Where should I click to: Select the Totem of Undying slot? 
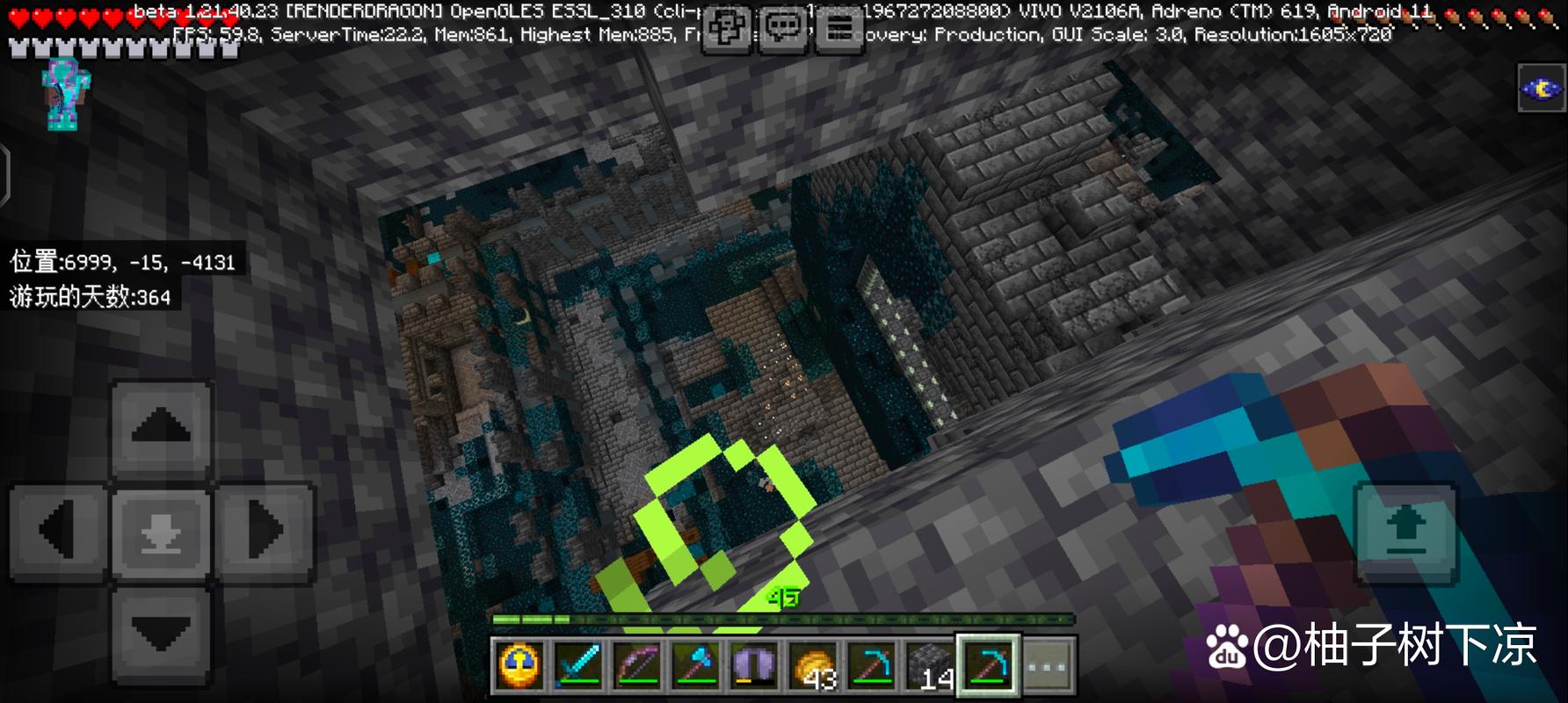pos(520,665)
